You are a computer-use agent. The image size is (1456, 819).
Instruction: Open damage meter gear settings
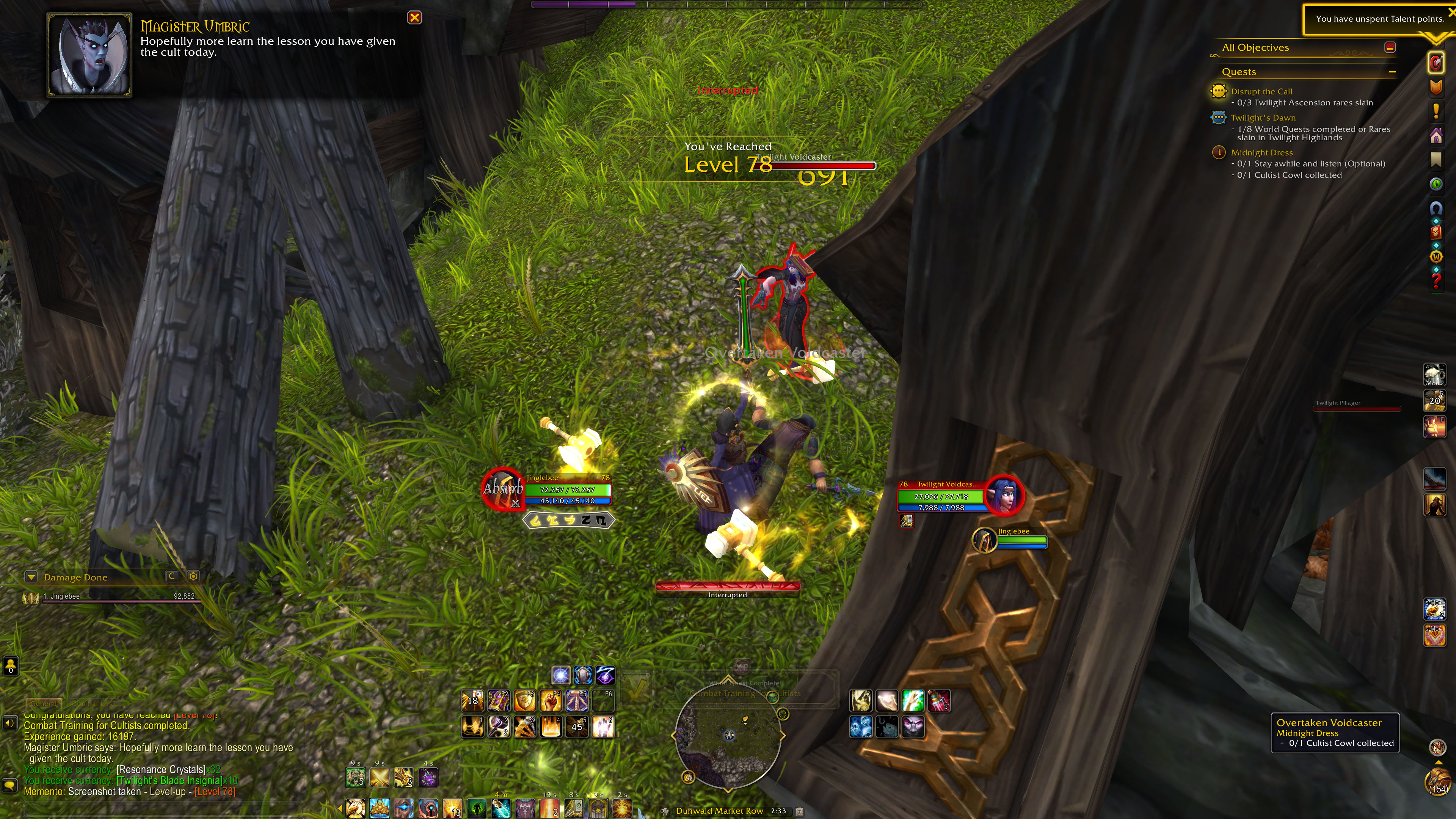point(193,576)
